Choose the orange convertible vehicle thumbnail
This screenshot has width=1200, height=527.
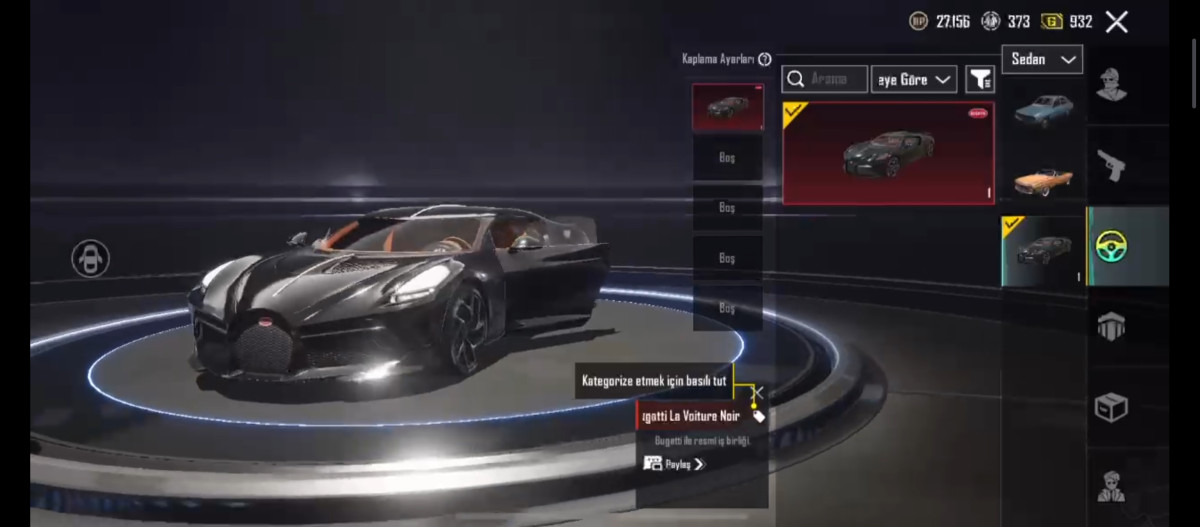(x=1043, y=180)
